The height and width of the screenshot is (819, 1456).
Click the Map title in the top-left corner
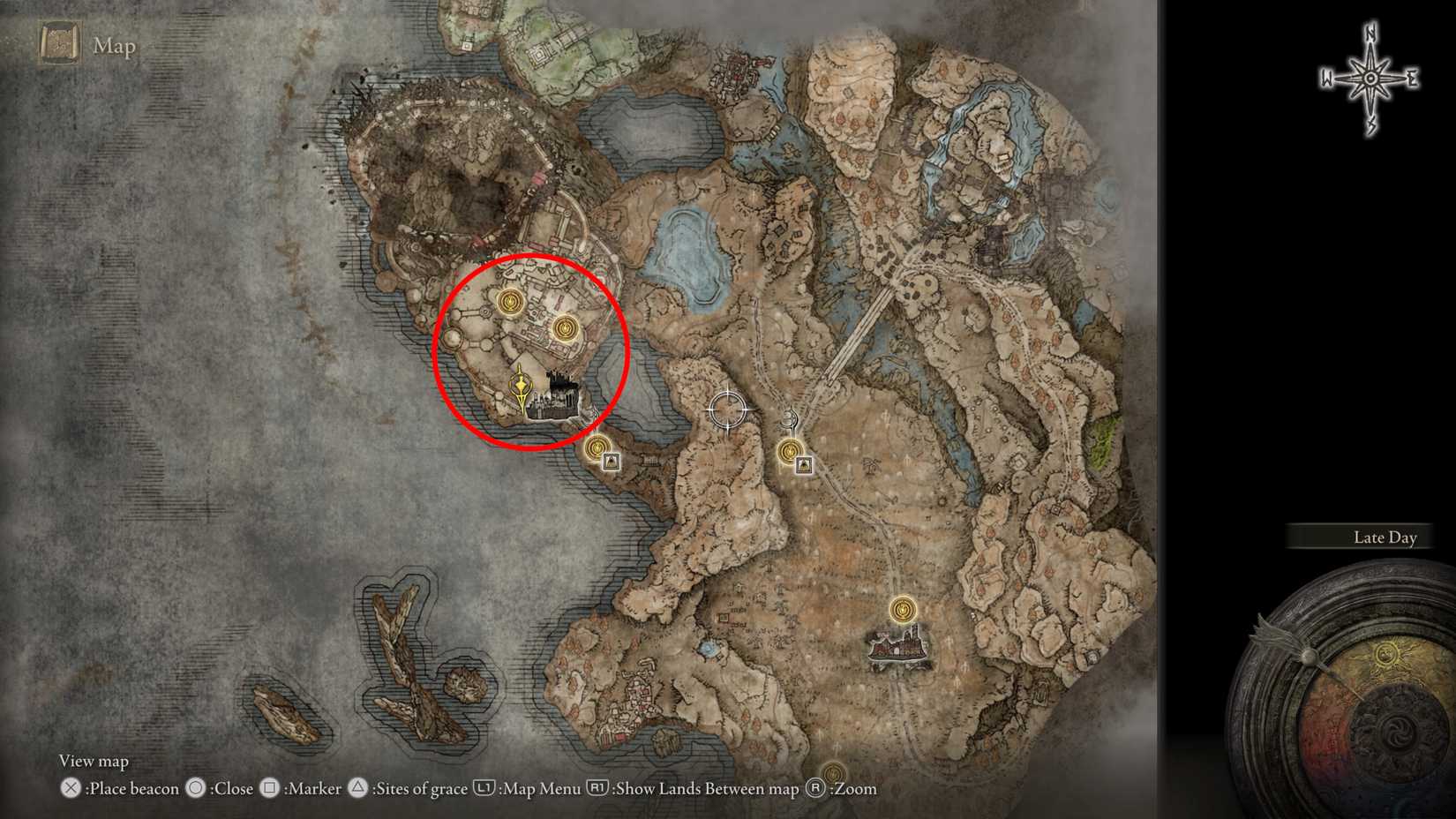[116, 45]
